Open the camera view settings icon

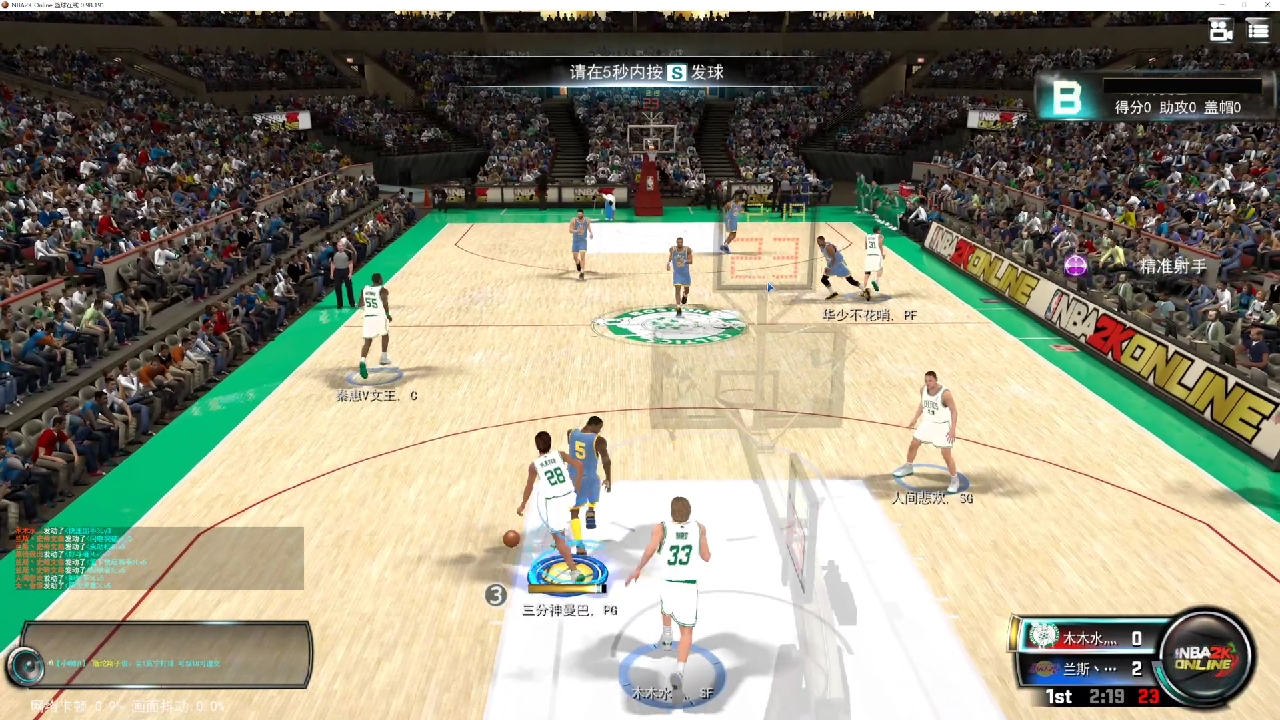(x=1221, y=30)
